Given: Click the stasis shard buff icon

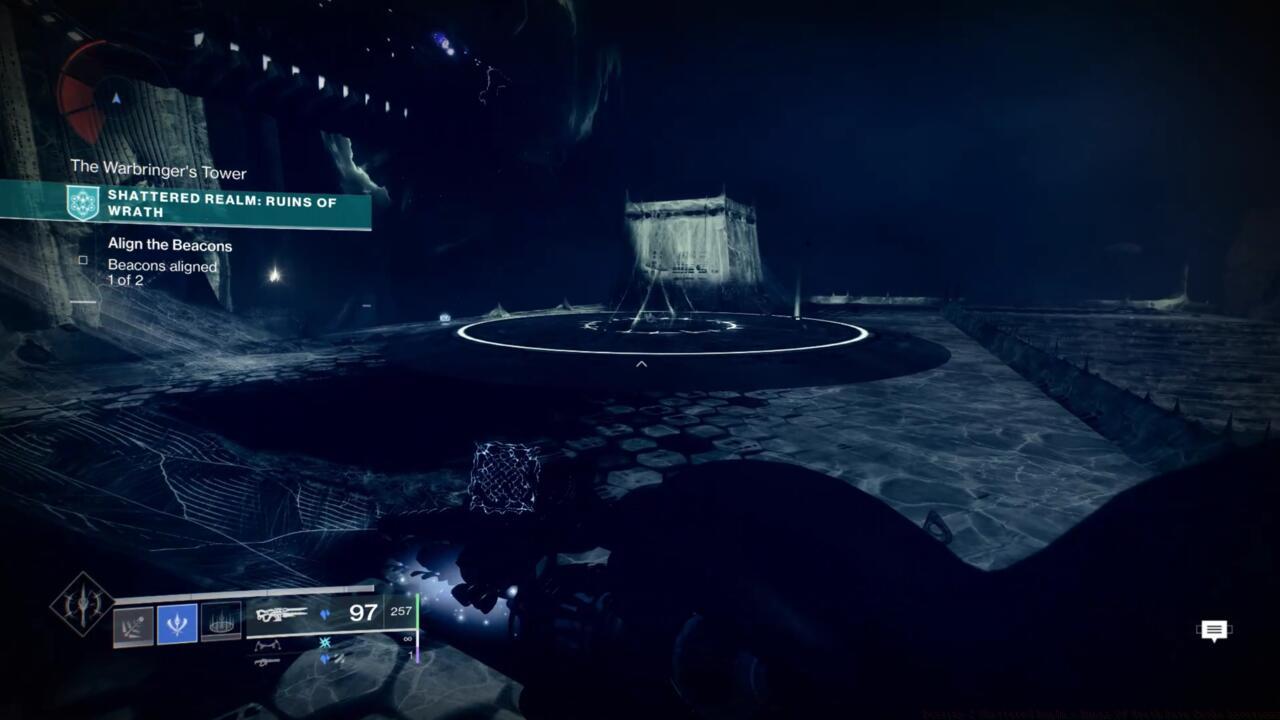Looking at the screenshot, I should 325,643.
